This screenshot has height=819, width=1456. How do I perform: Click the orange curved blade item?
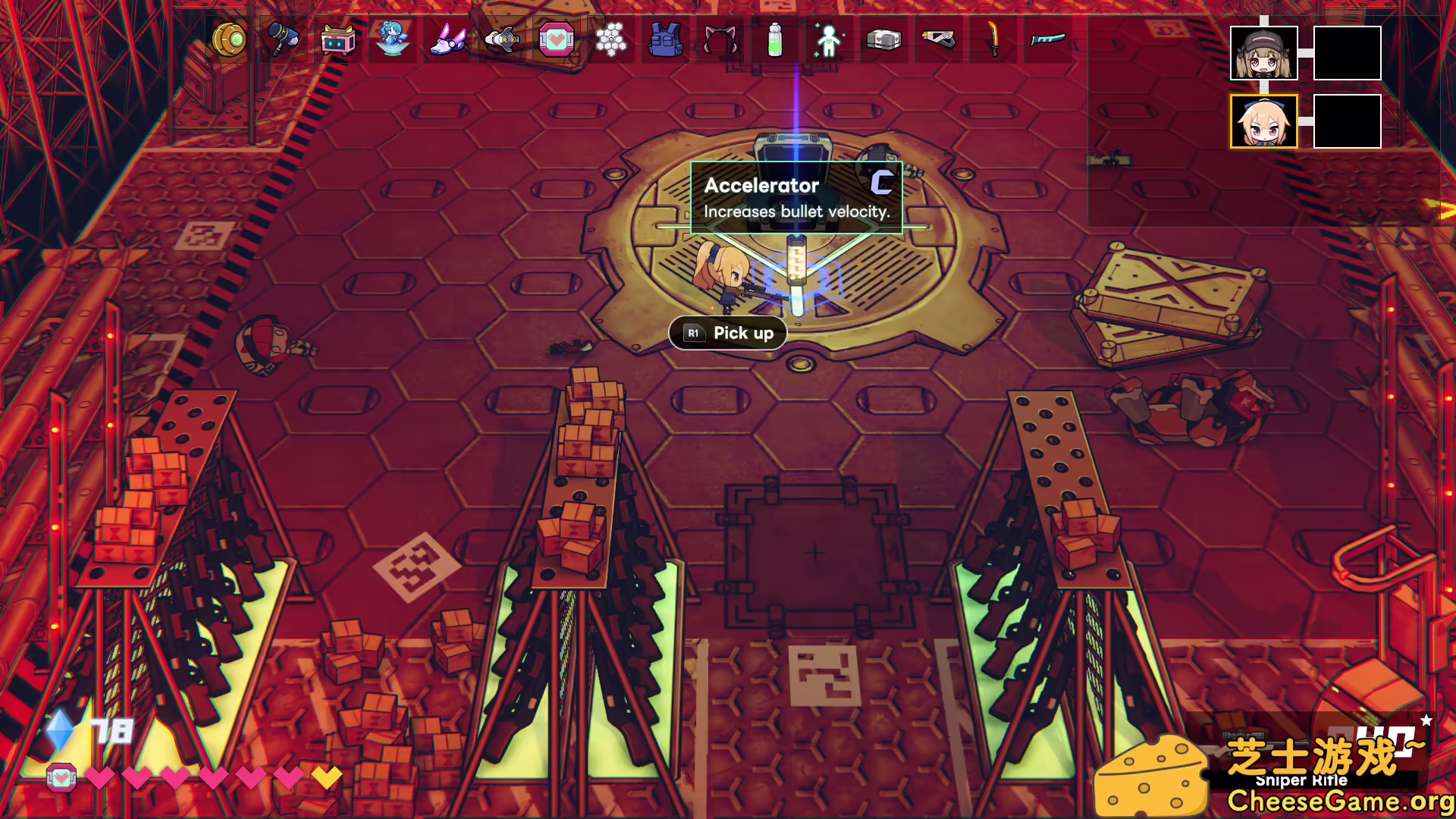[x=993, y=39]
